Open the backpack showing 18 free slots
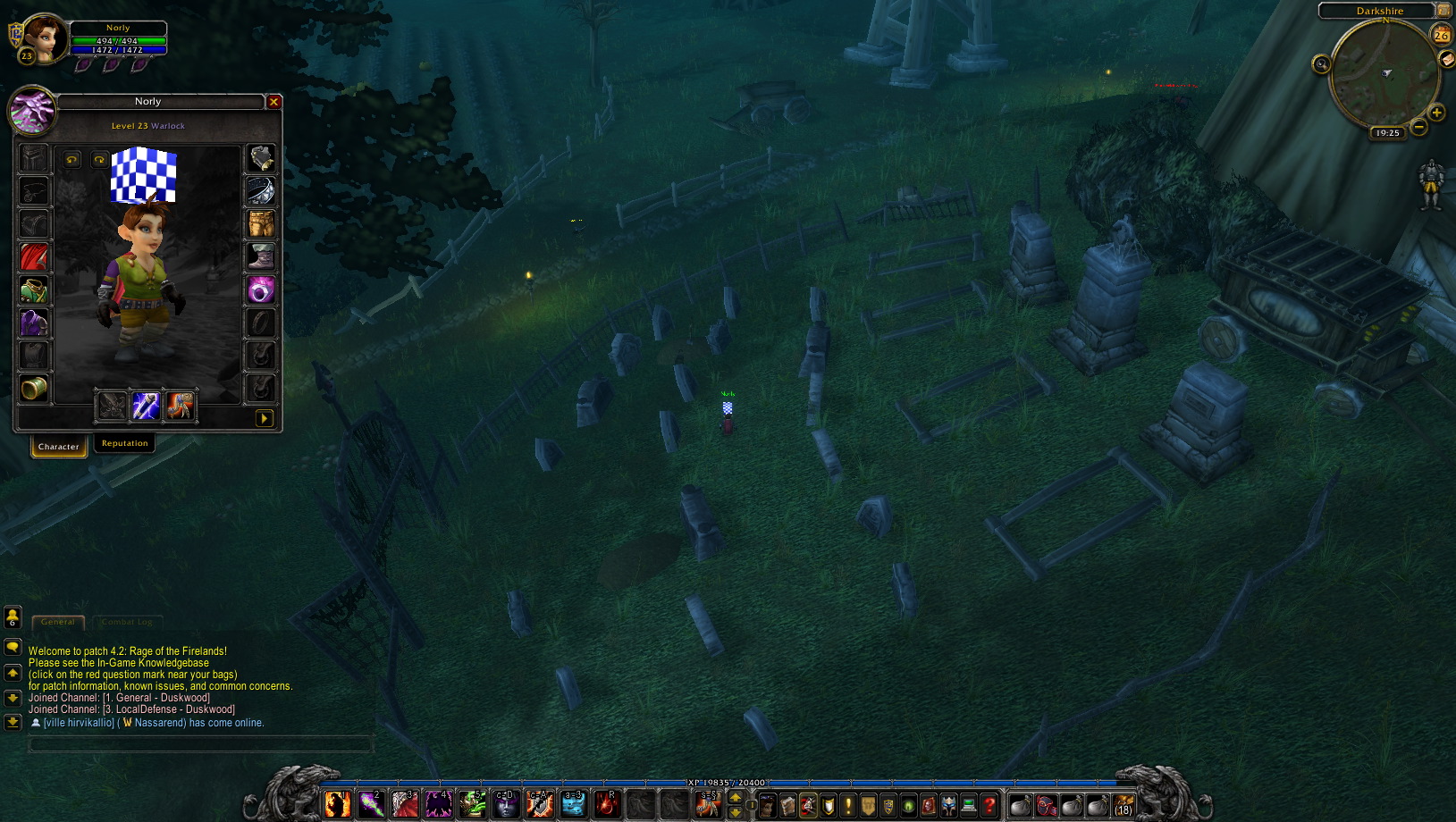1456x822 pixels. 1124,805
